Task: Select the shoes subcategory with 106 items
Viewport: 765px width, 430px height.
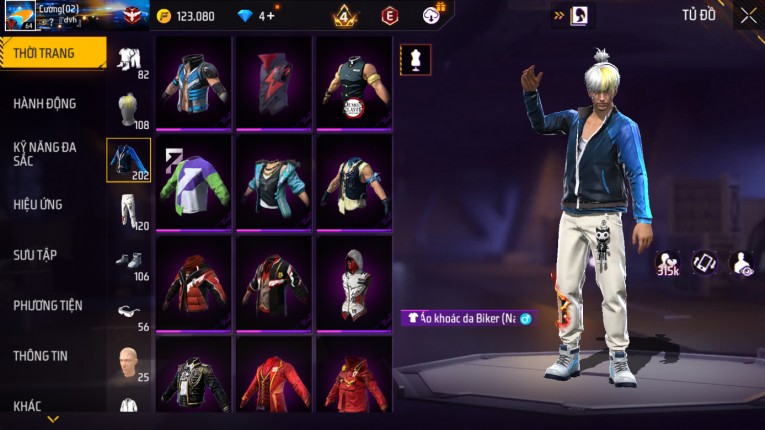Action: (x=128, y=261)
